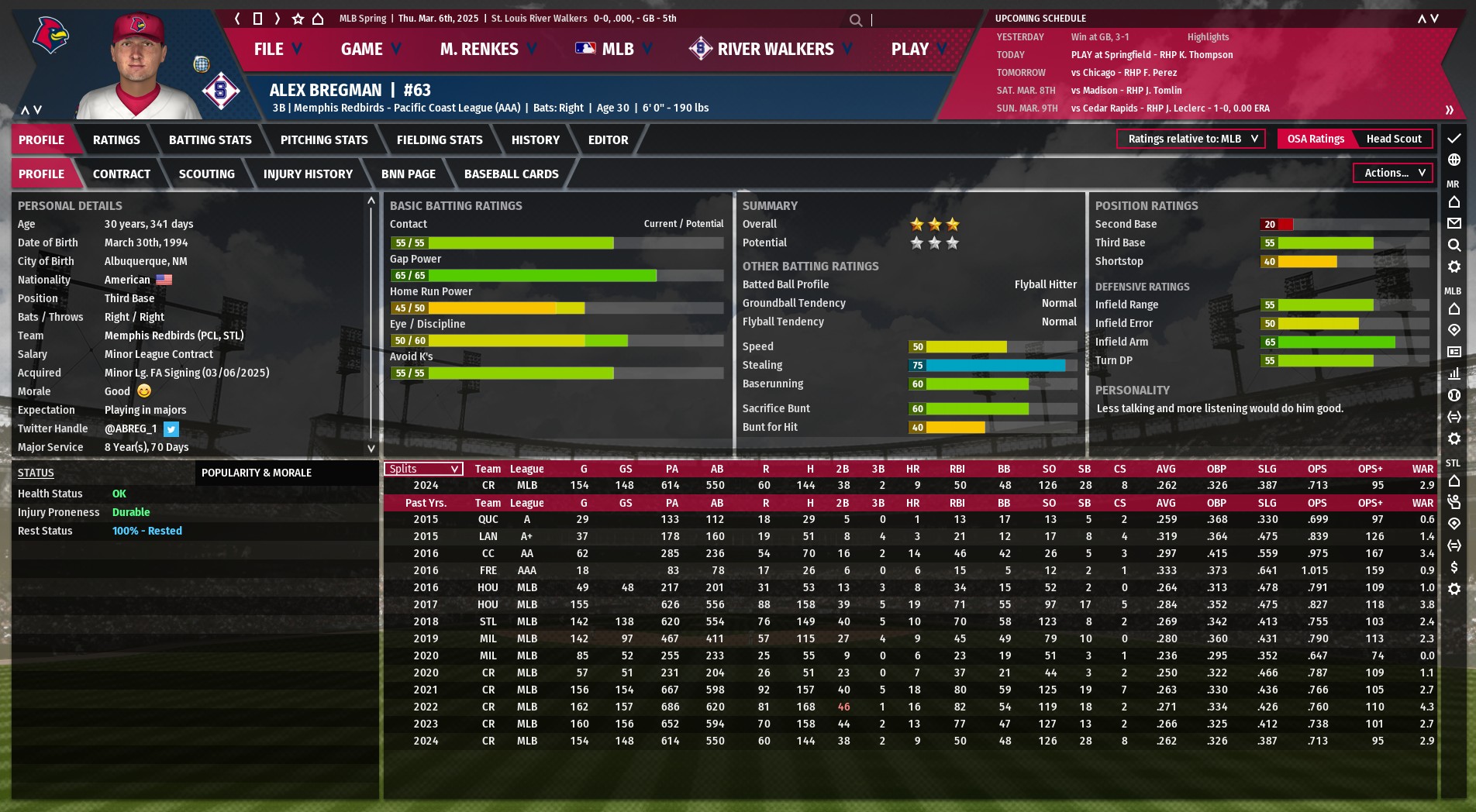Select Head Scout ratings view
1476x812 pixels.
[1393, 139]
